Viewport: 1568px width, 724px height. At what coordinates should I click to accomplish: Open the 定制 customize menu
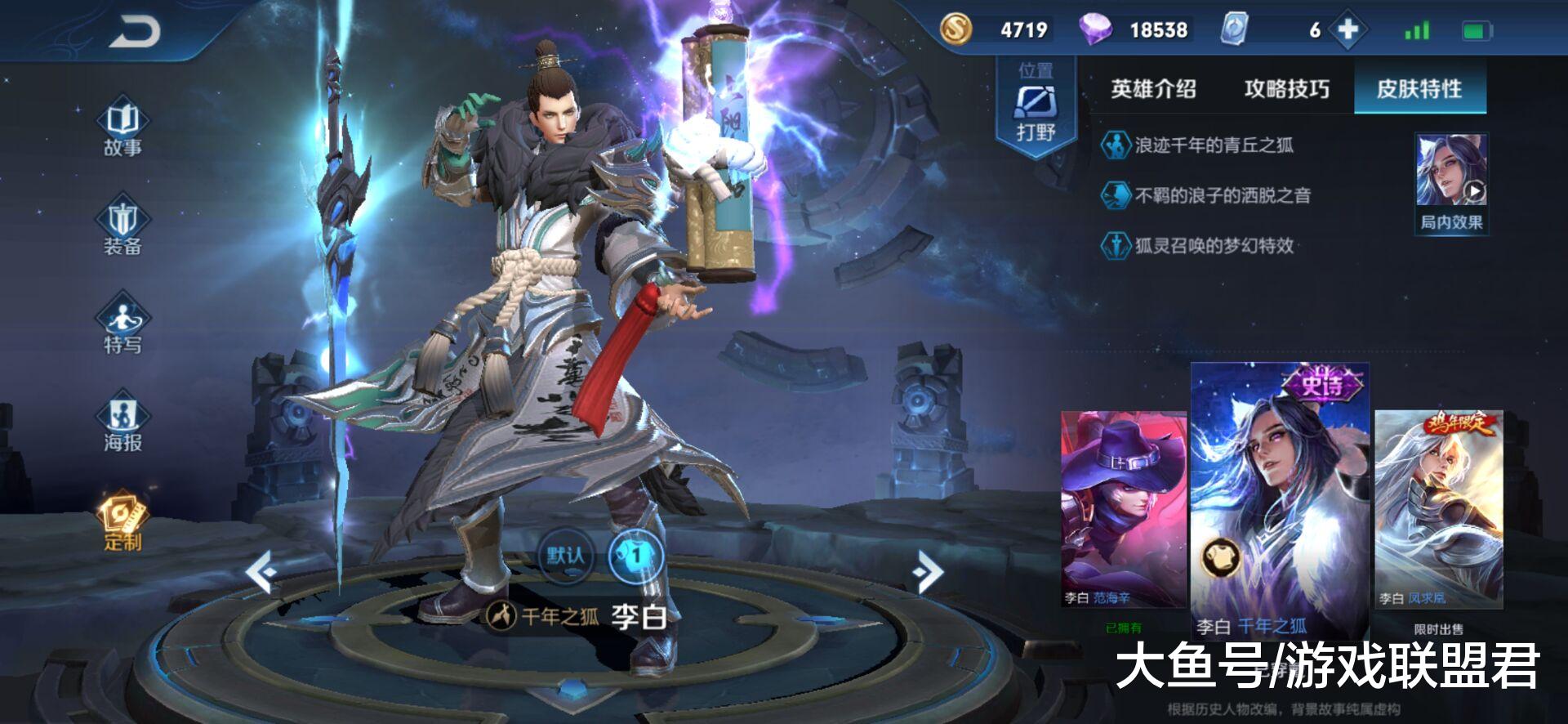[x=122, y=521]
